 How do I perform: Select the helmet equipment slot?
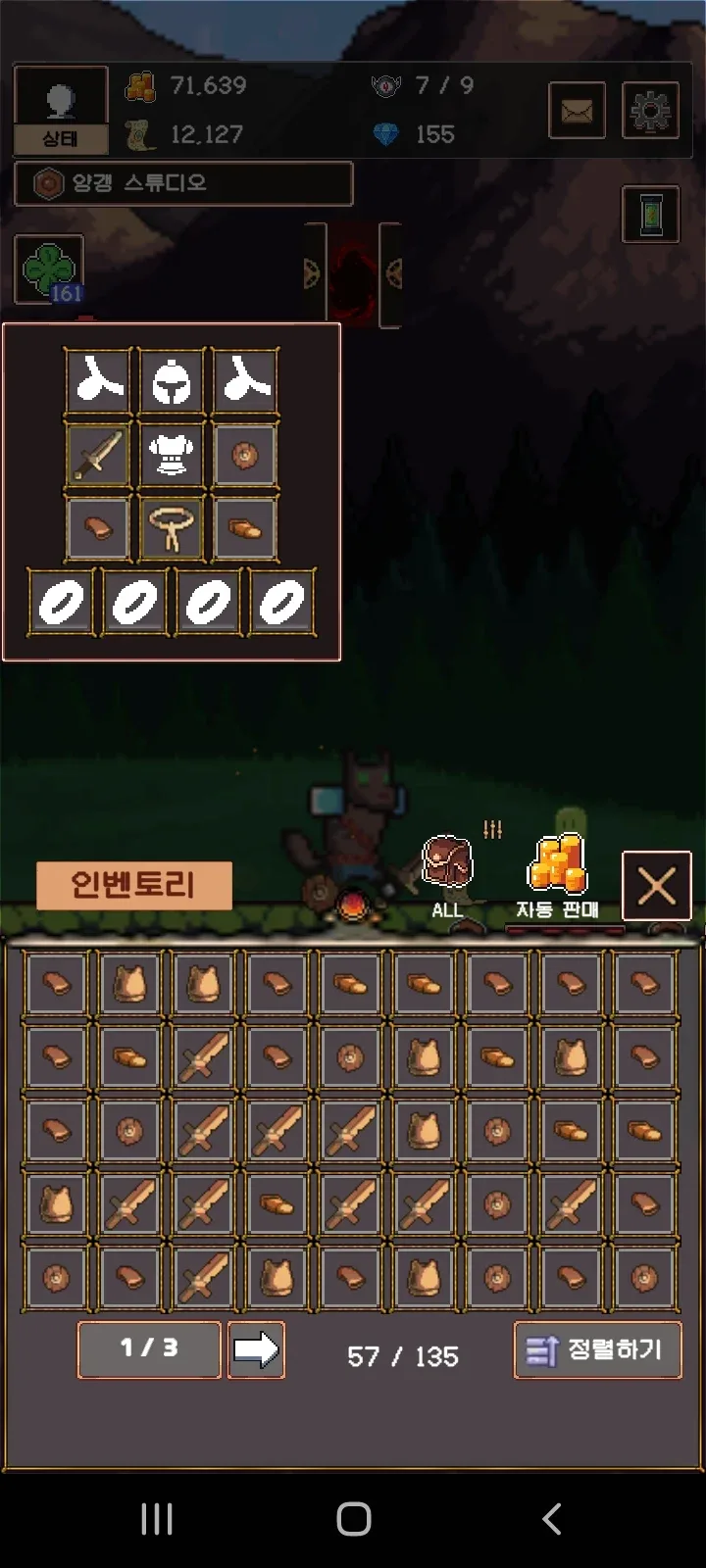pyautogui.click(x=172, y=381)
